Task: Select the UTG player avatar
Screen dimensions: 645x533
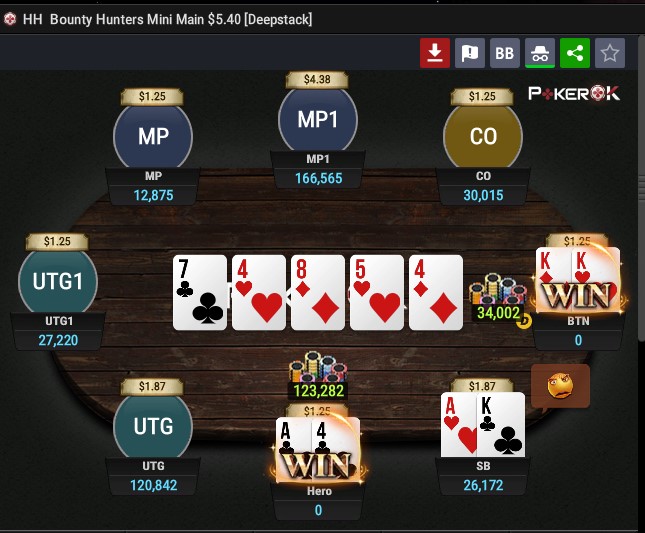Action: coord(153,426)
